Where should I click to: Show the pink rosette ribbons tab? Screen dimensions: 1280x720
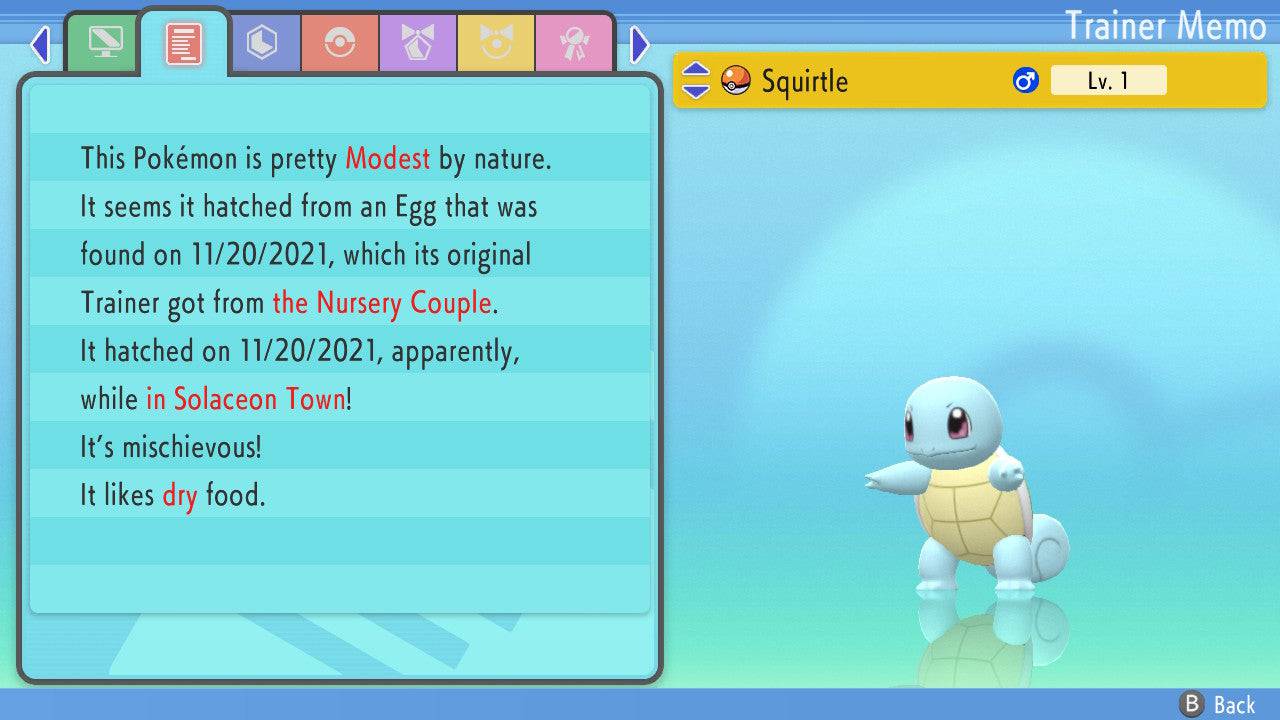pos(574,43)
